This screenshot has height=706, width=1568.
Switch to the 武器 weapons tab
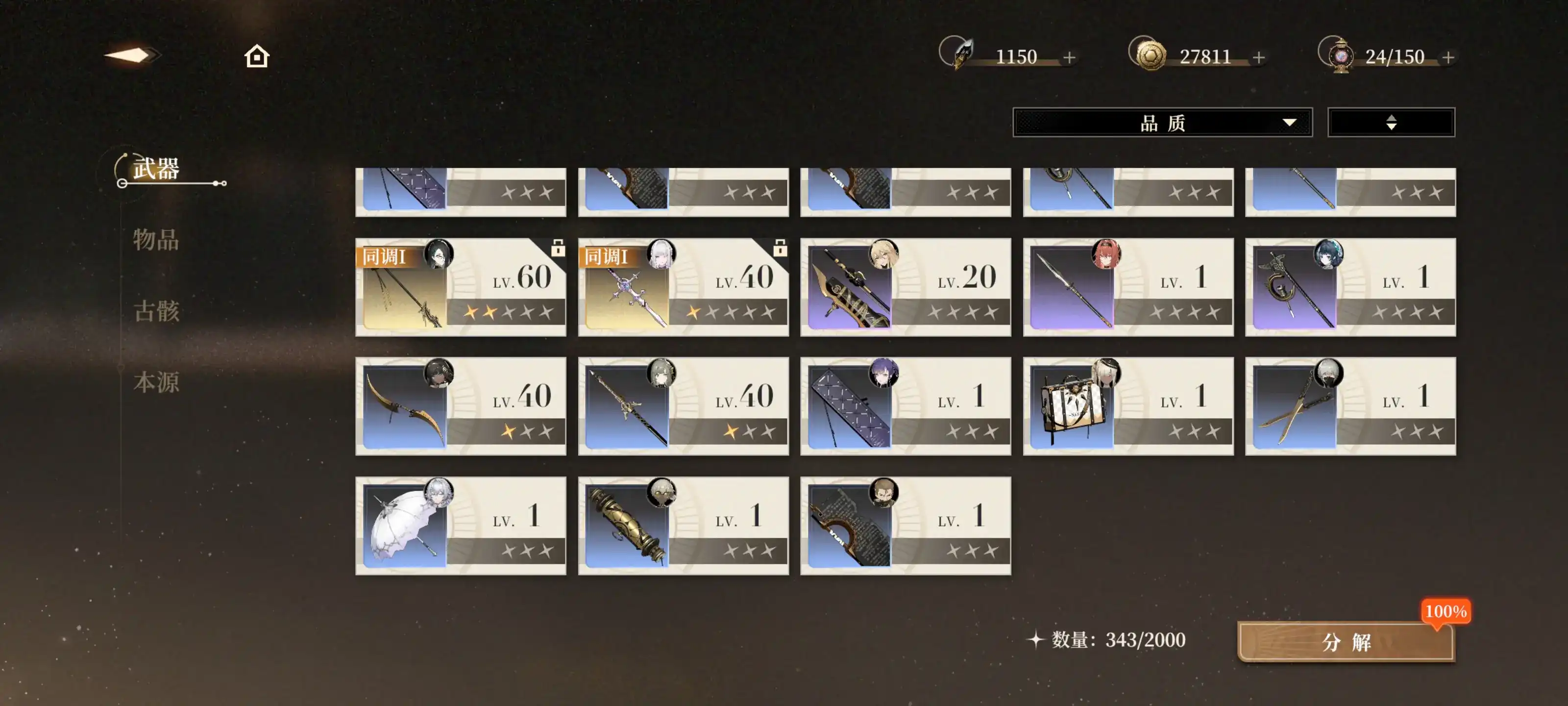(156, 169)
